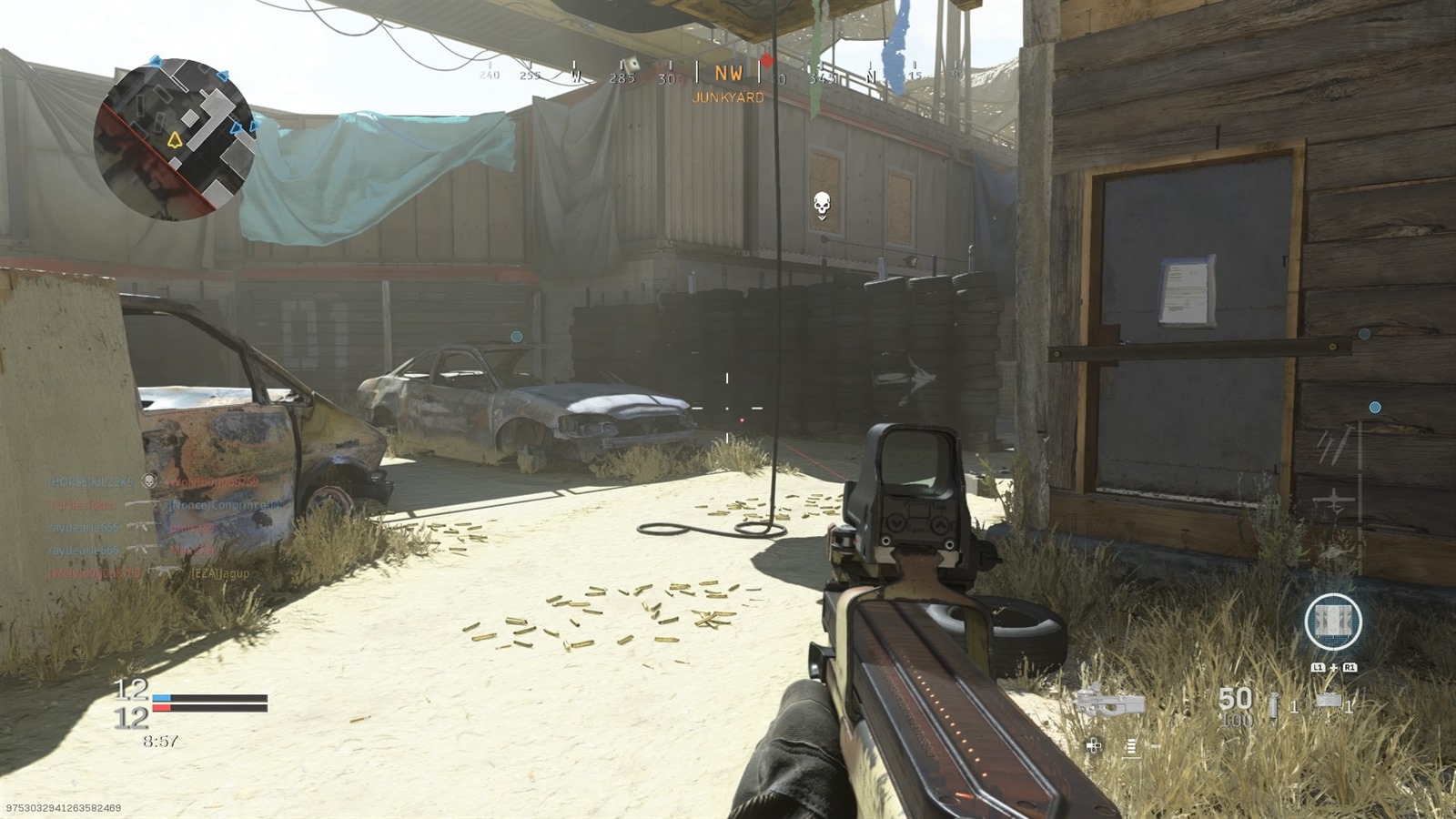
Task: Click the NW compass heading bar
Action: 728,75
